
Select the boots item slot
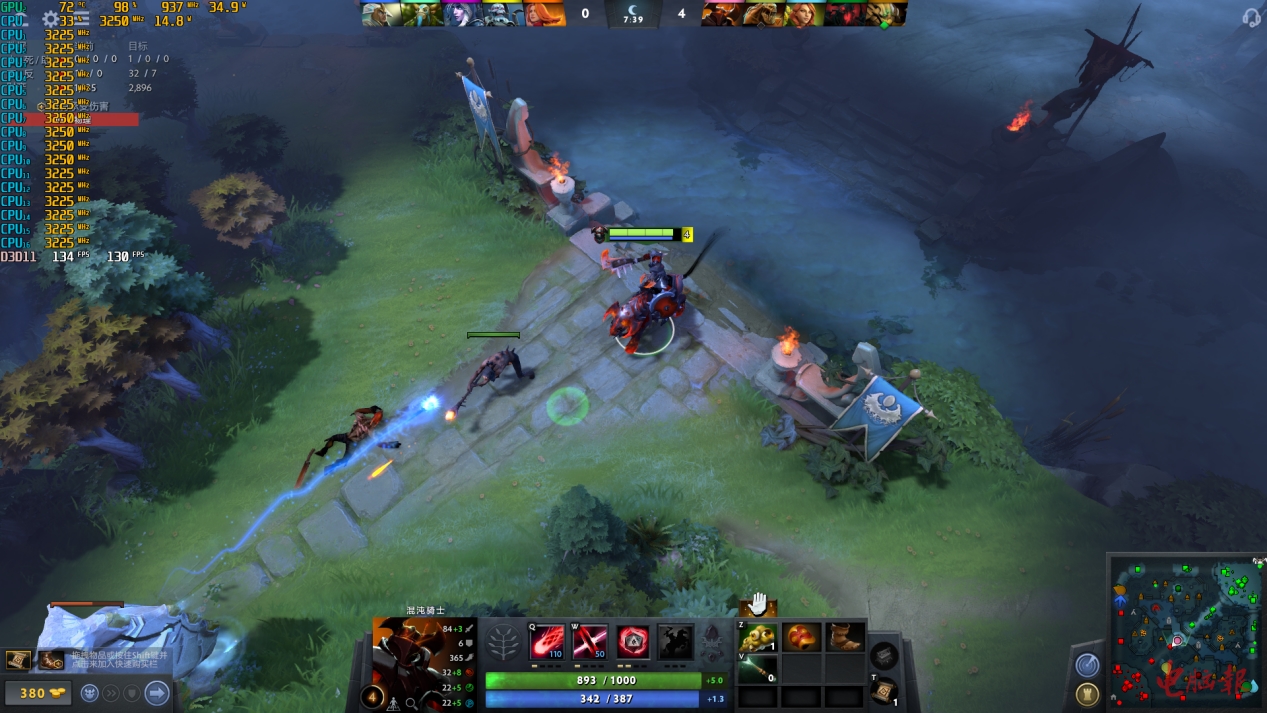tap(844, 637)
